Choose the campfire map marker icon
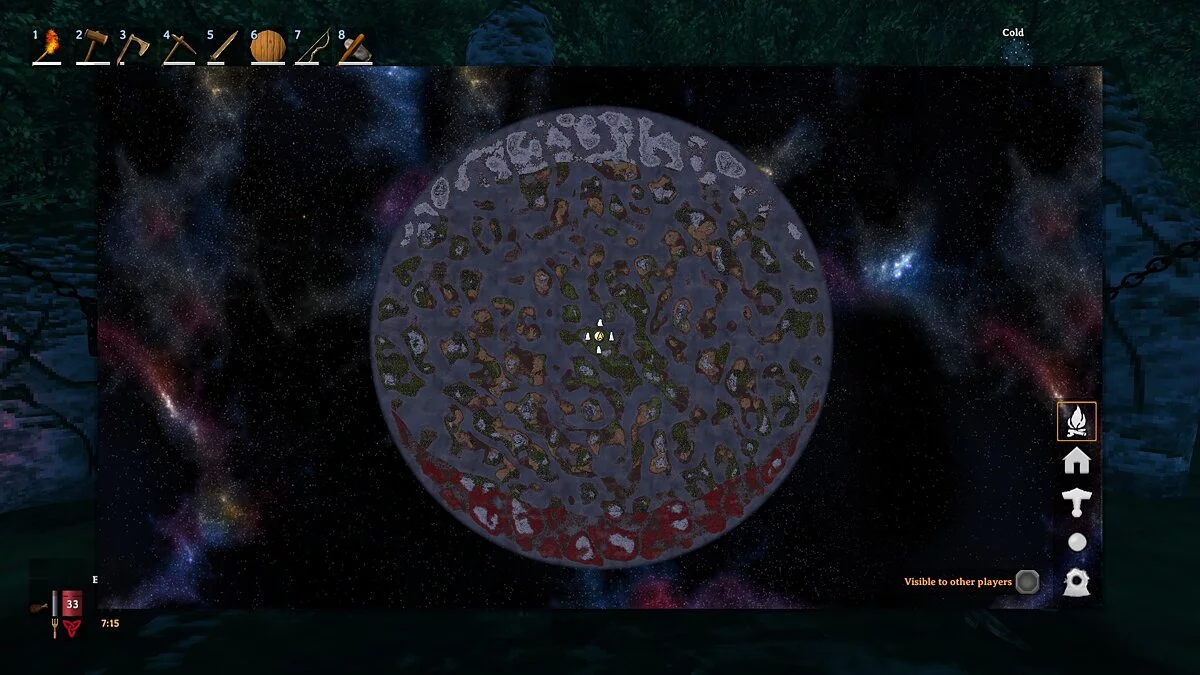The image size is (1200, 675). 1077,421
